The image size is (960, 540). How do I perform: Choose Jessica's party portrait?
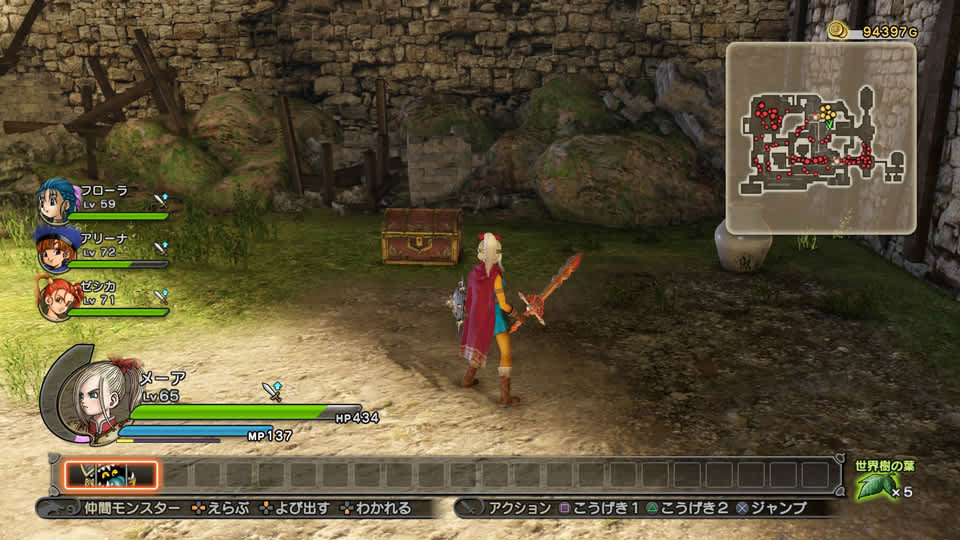pyautogui.click(x=56, y=298)
